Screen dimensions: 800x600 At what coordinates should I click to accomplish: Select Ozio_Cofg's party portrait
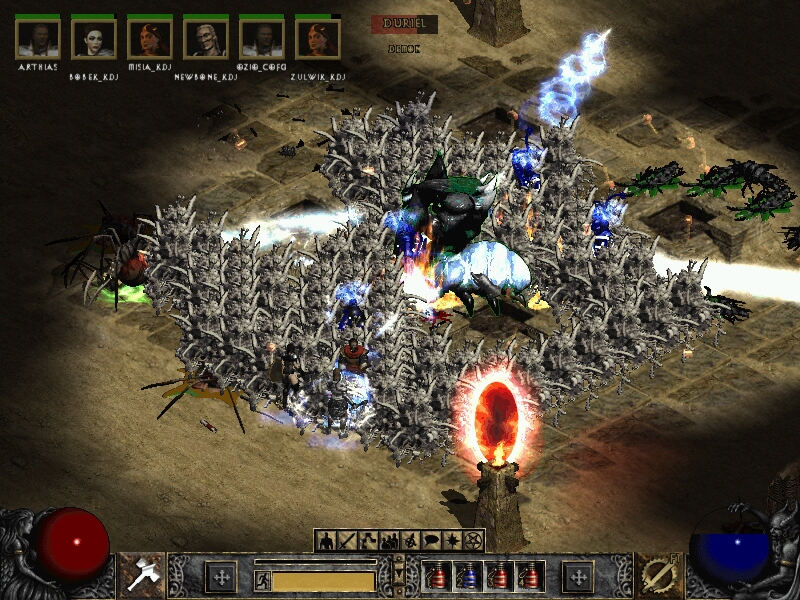pos(262,38)
